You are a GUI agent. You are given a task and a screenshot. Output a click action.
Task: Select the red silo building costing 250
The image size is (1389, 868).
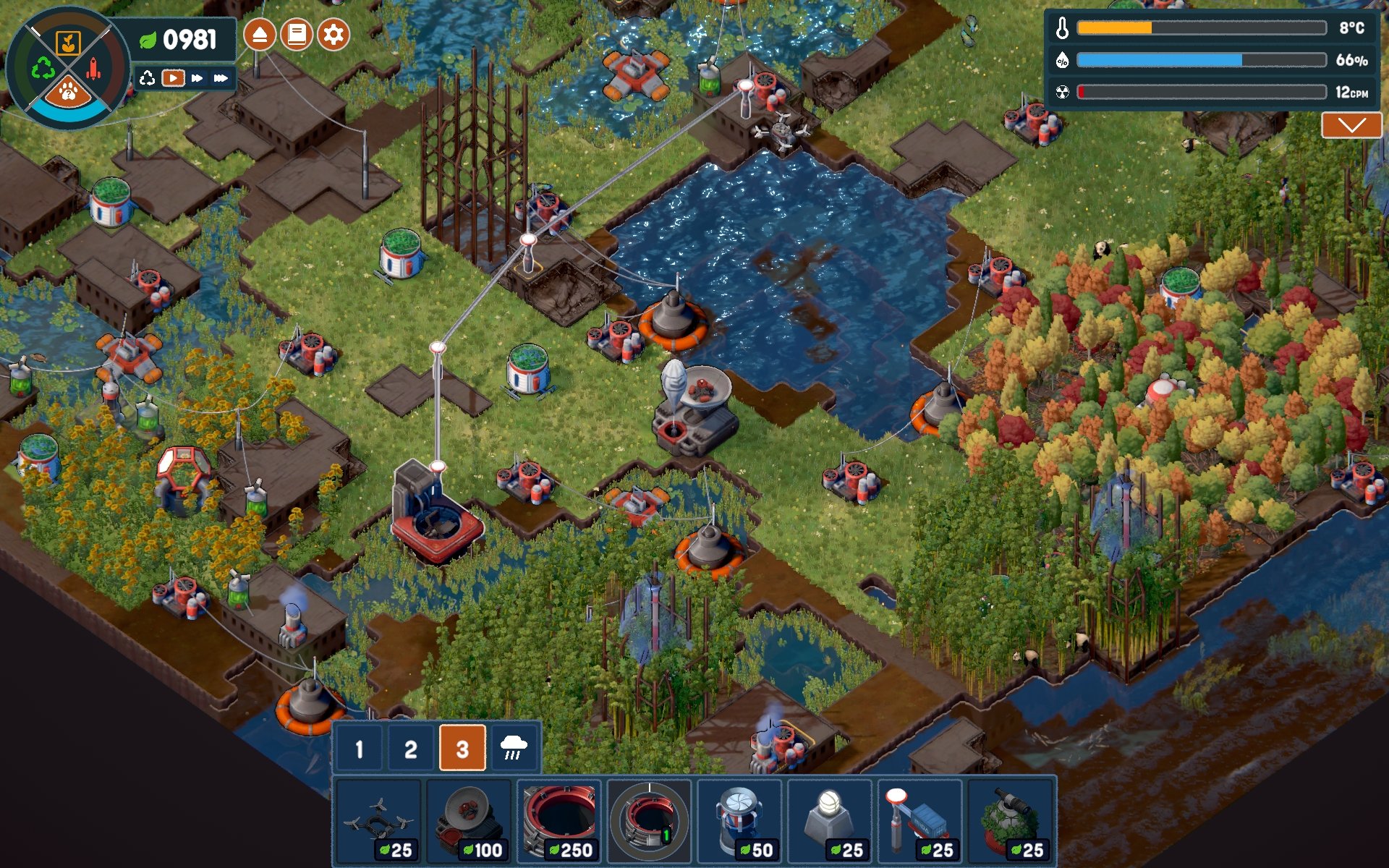(558, 821)
